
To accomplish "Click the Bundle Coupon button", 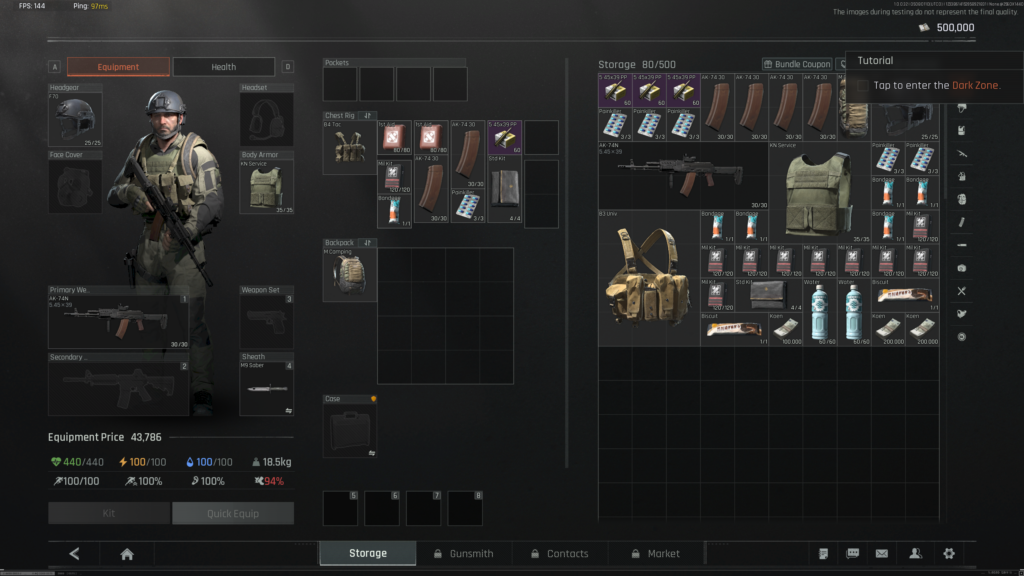I will 797,64.
